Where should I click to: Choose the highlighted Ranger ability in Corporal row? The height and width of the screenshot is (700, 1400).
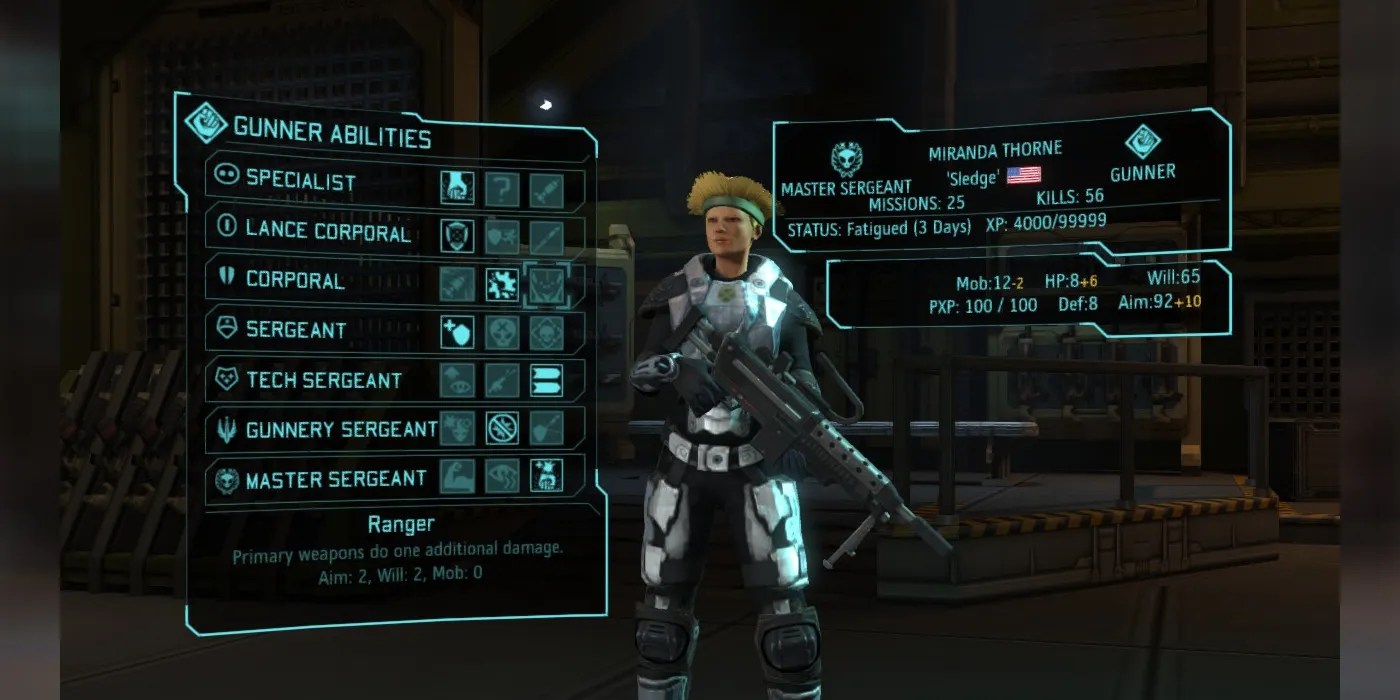coord(547,284)
